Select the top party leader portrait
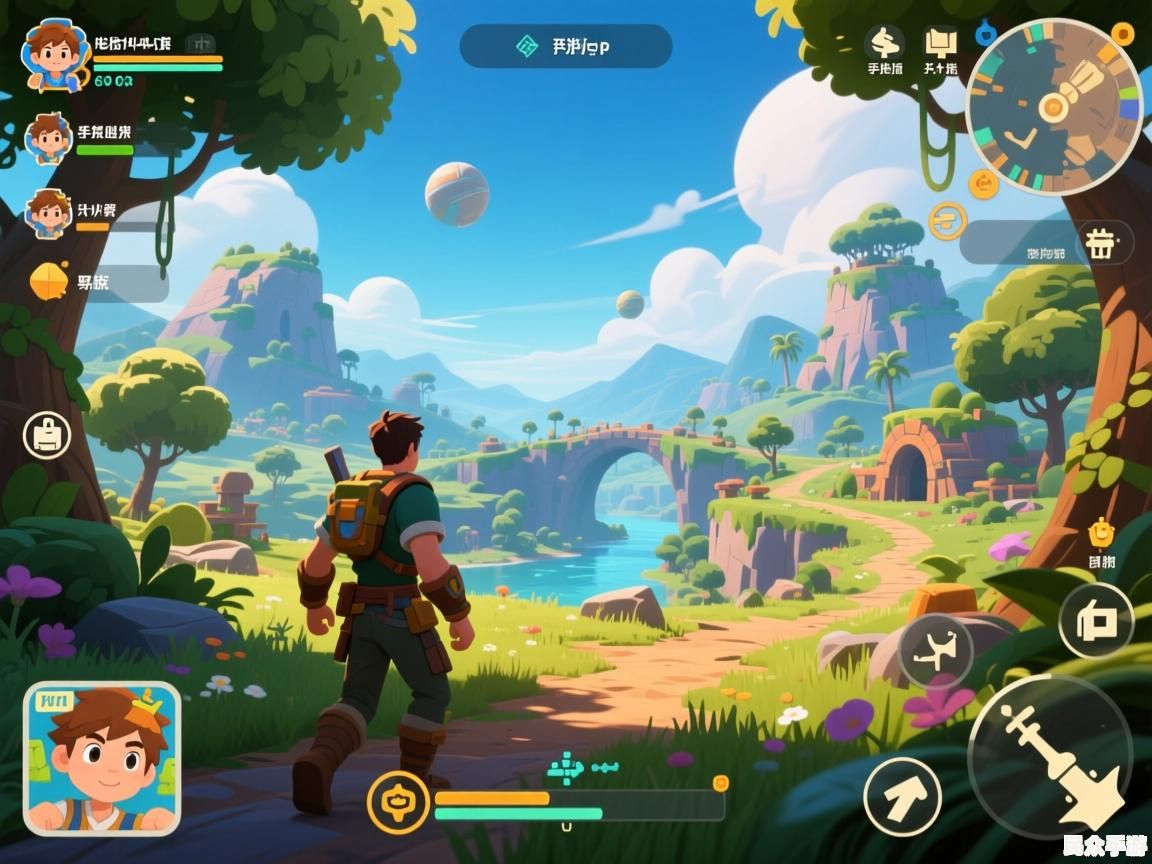 (51, 53)
